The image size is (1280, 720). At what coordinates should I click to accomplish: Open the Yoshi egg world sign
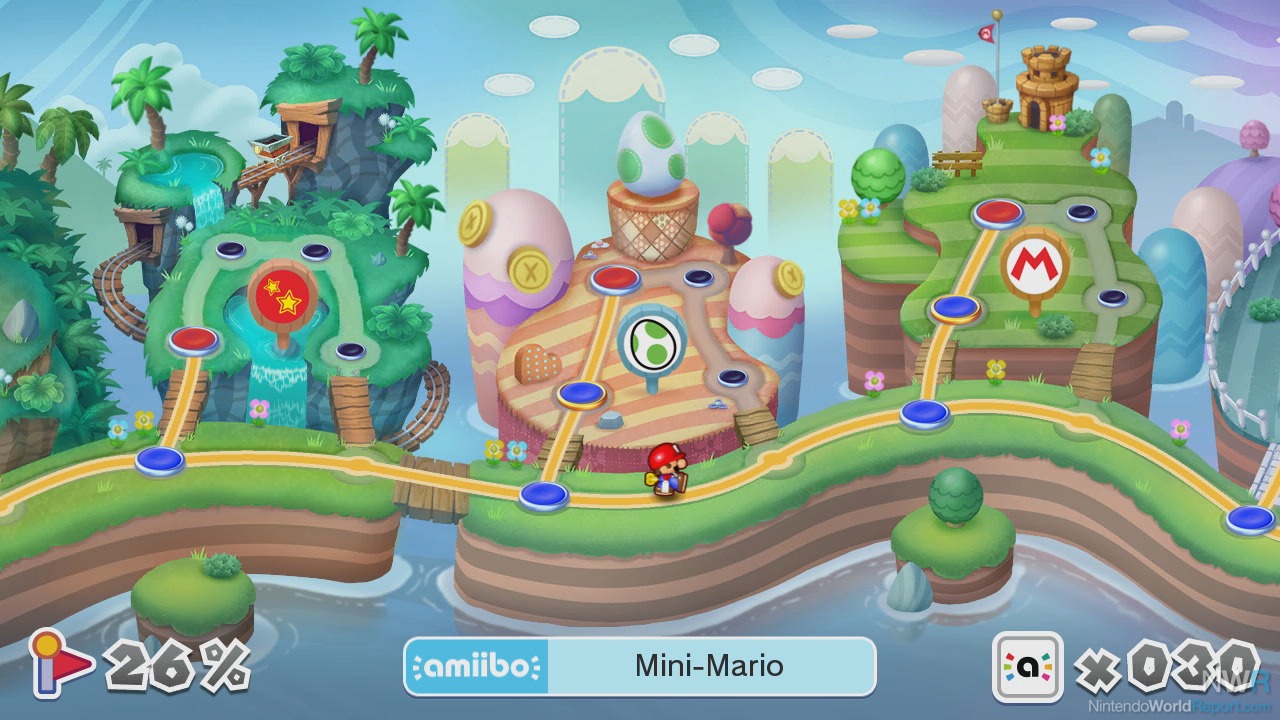point(651,340)
